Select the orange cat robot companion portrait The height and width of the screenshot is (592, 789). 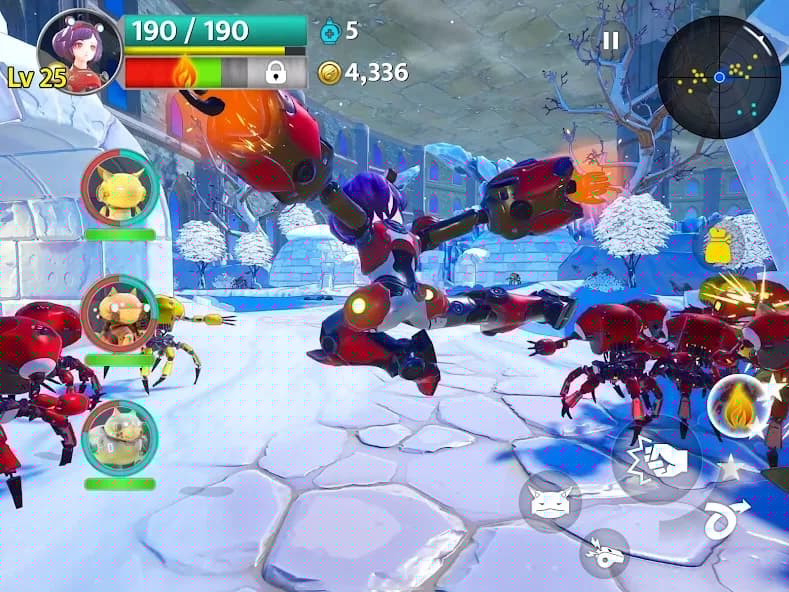[119, 311]
